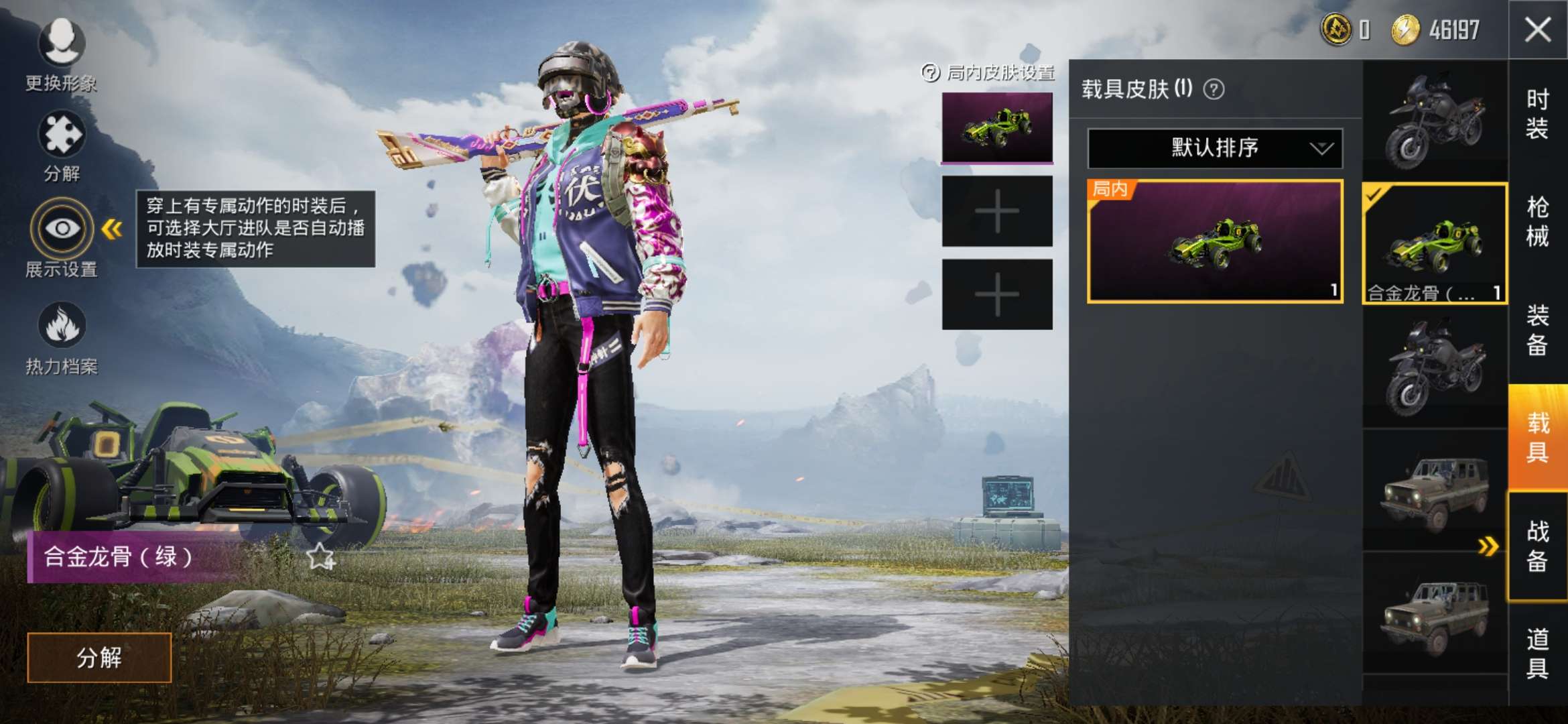This screenshot has height=724, width=1568.
Task: Collapse the sidebar with the double-left arrow
Action: pos(110,227)
